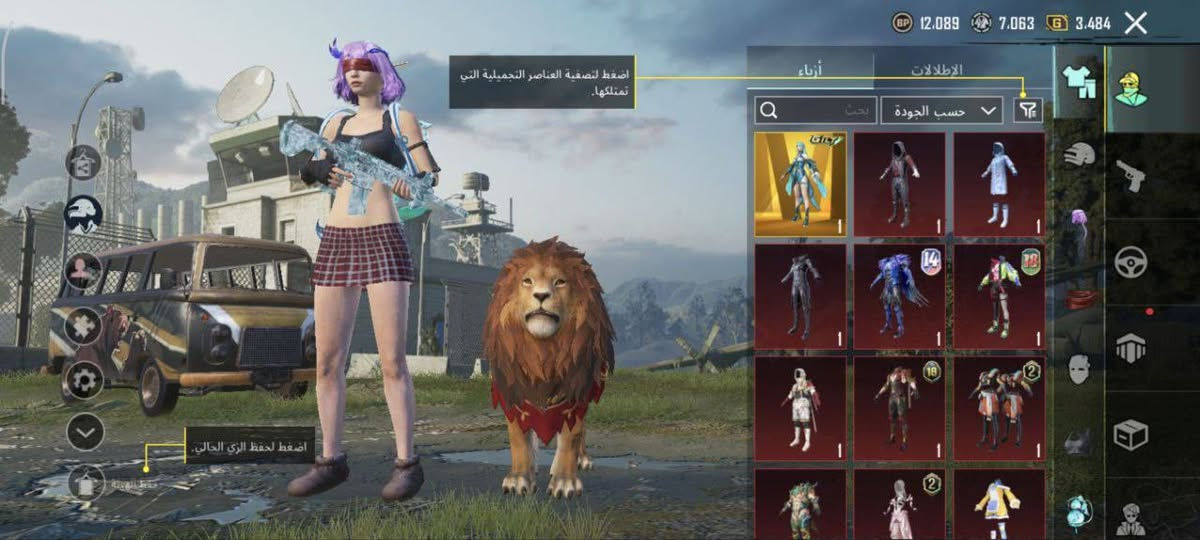Pick the blue armored outfit with the 14 badge
Image resolution: width=1200 pixels, height=540 pixels.
[899, 296]
